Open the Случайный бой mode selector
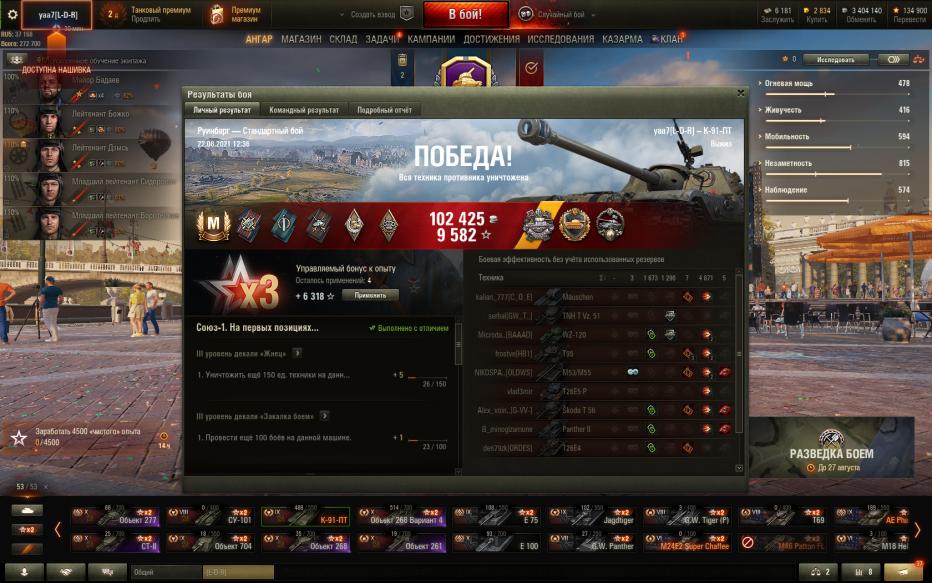 tap(565, 15)
